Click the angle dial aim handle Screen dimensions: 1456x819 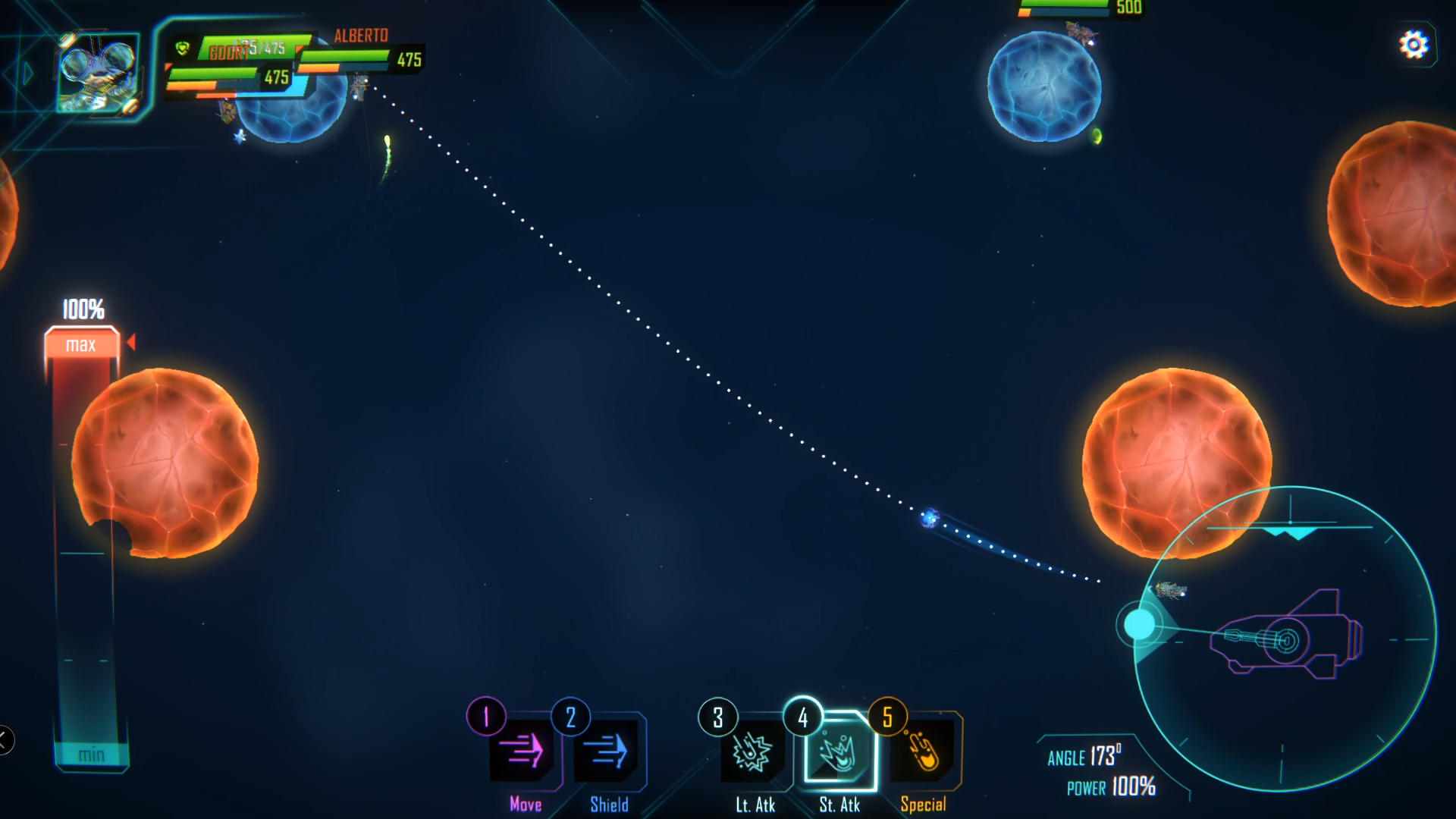(1139, 624)
